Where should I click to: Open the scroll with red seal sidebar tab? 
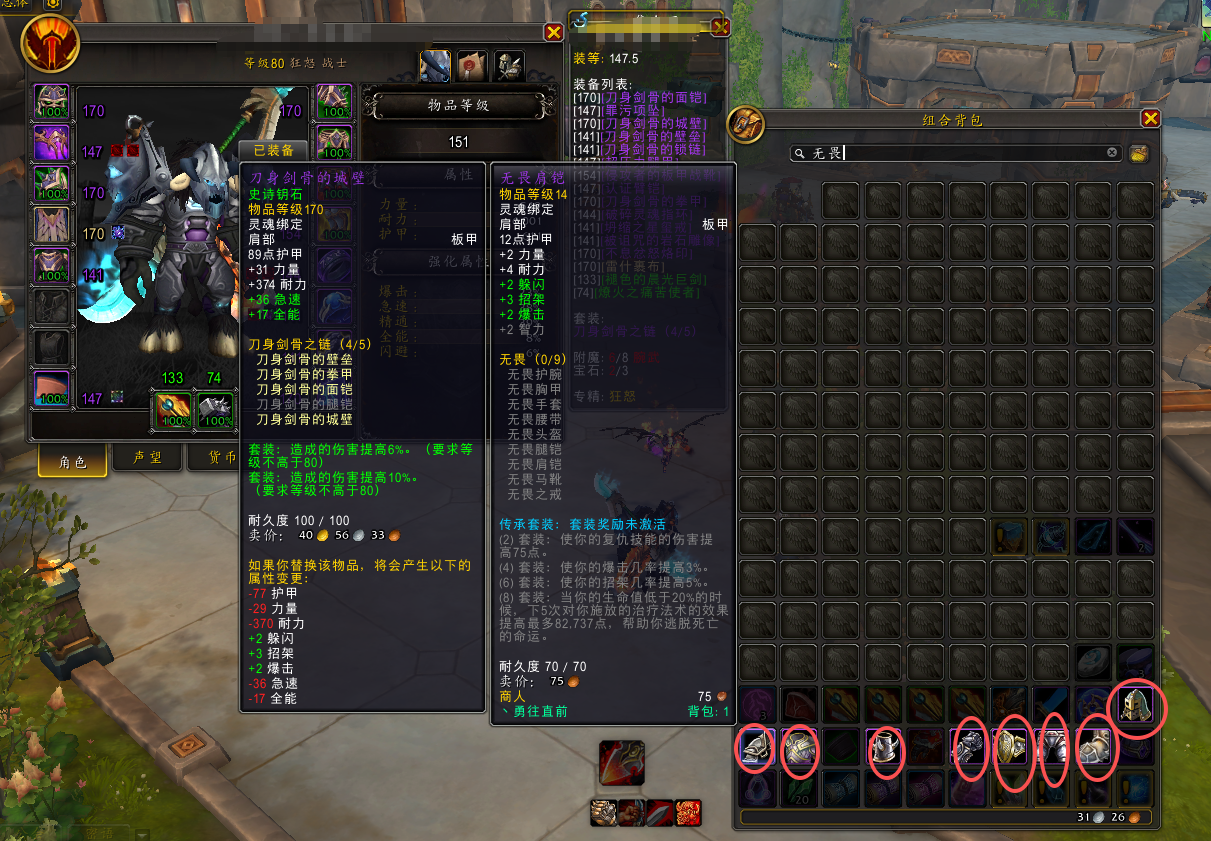point(472,66)
